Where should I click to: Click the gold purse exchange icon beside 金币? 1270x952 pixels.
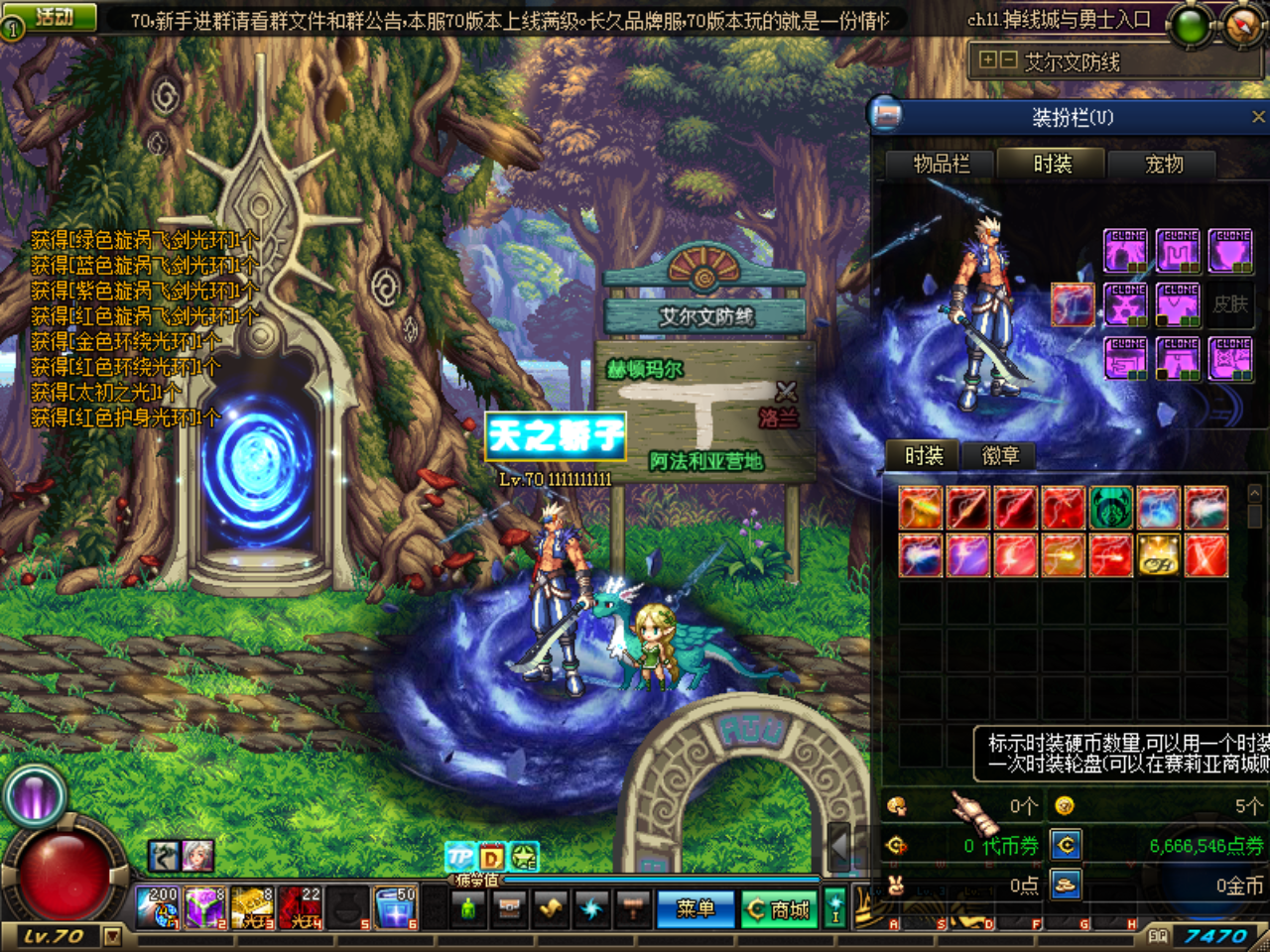(x=1065, y=886)
